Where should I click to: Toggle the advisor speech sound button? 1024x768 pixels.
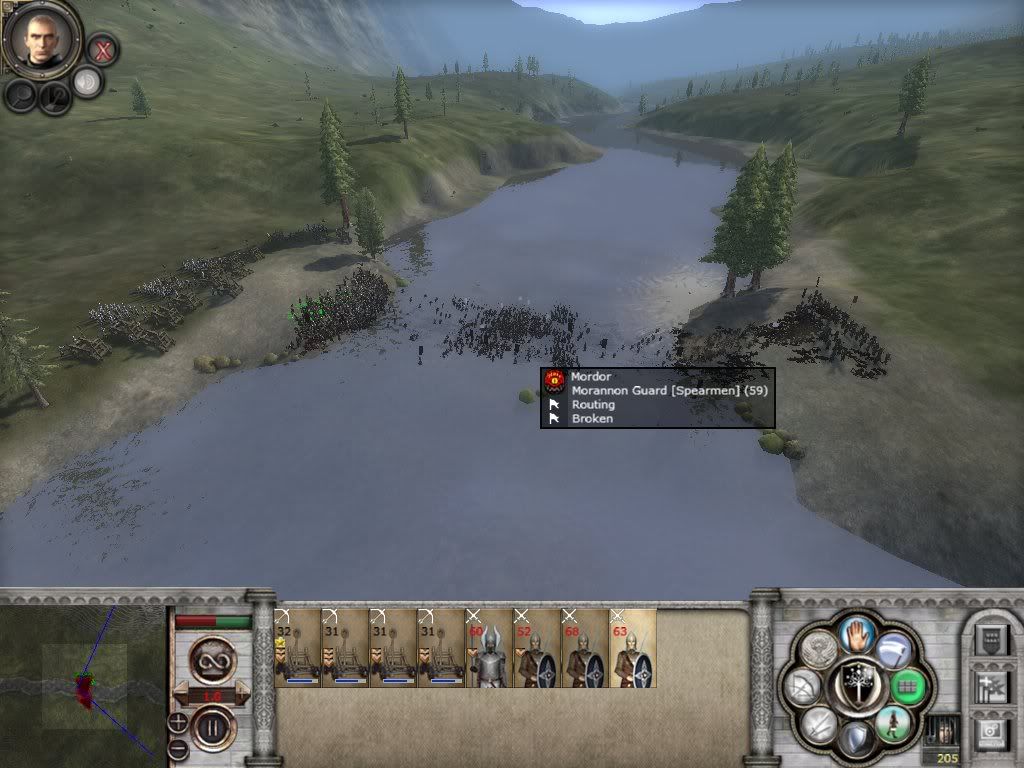coord(88,82)
